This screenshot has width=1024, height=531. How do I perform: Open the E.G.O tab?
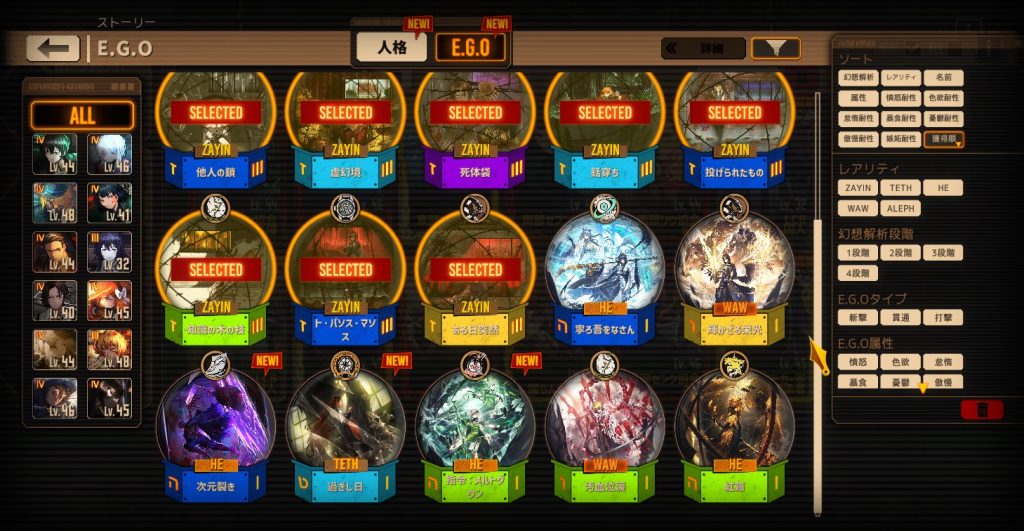coord(471,47)
